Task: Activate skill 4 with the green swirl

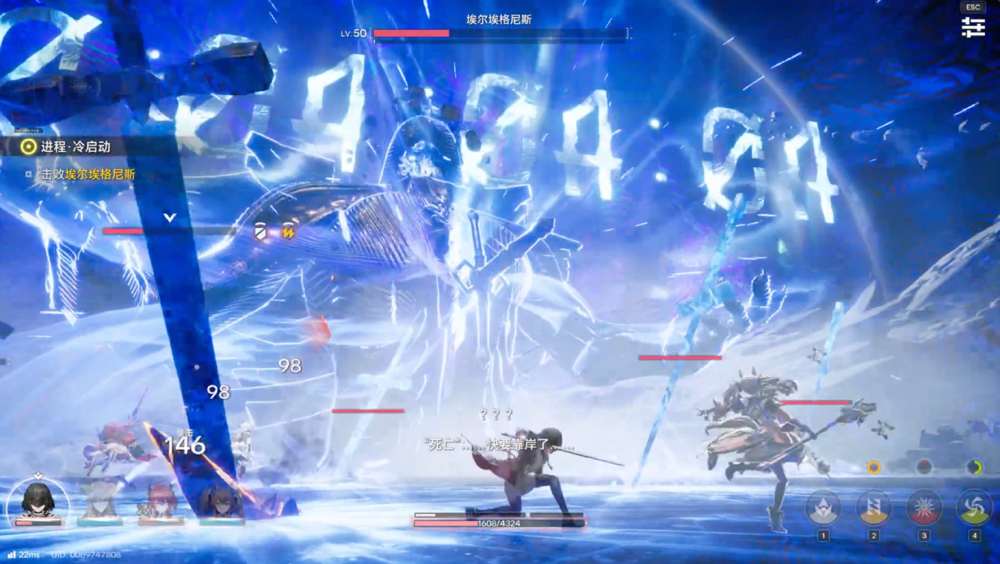Action: (x=974, y=507)
